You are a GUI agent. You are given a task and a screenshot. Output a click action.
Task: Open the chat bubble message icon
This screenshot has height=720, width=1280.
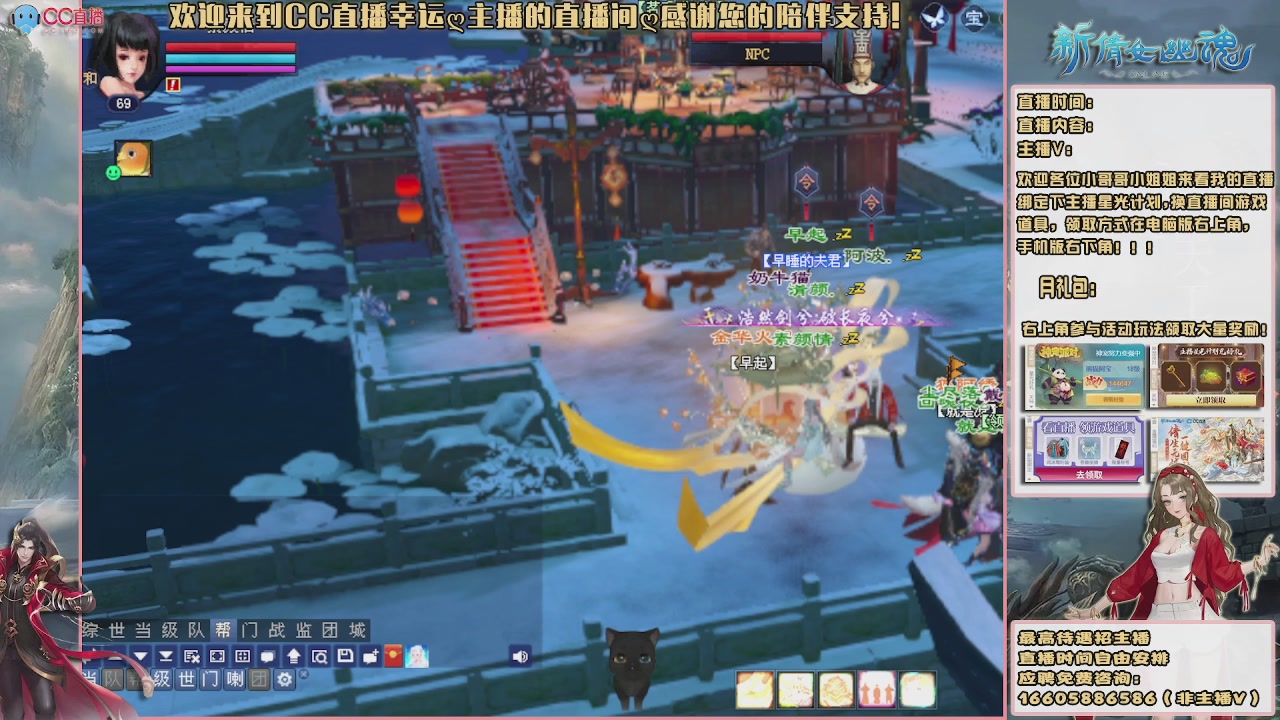[267, 655]
